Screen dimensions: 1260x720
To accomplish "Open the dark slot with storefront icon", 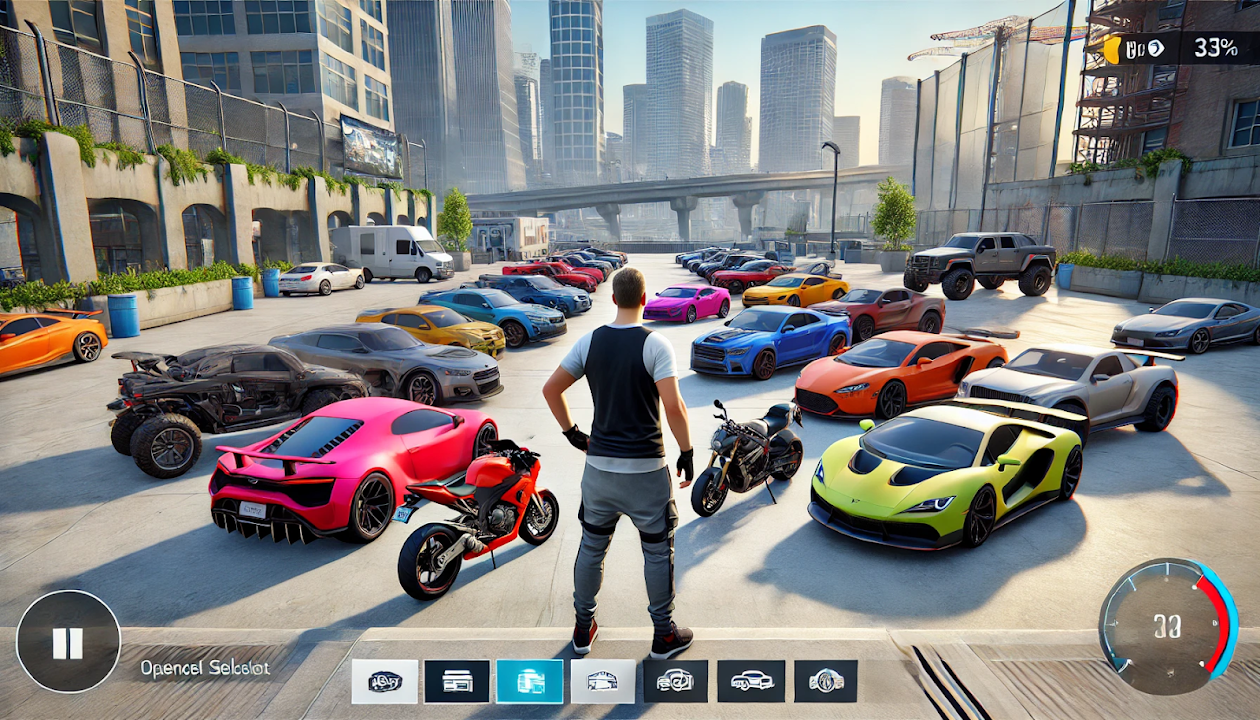I will tap(457, 681).
